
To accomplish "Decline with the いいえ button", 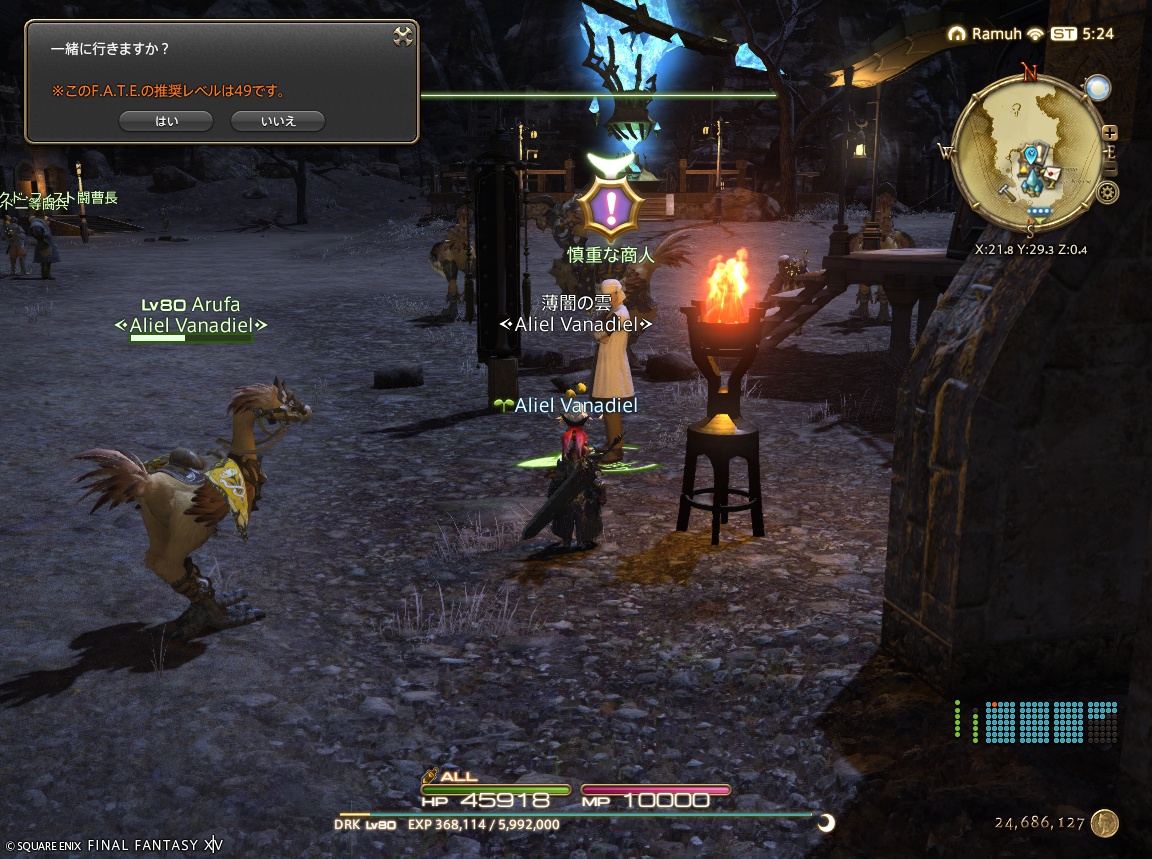I will (x=277, y=121).
